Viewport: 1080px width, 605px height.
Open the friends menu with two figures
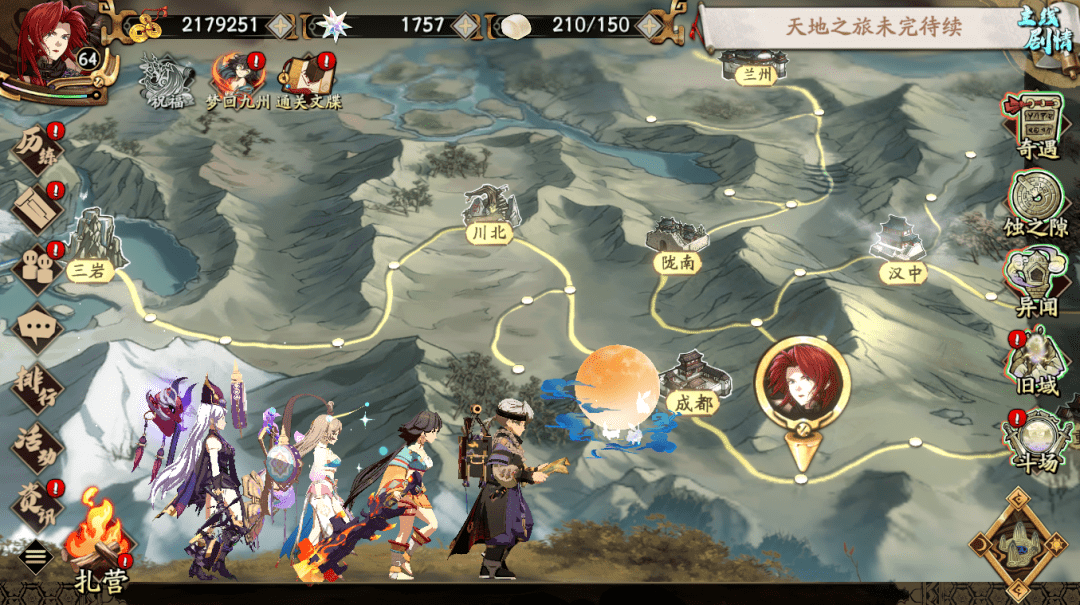pos(37,266)
